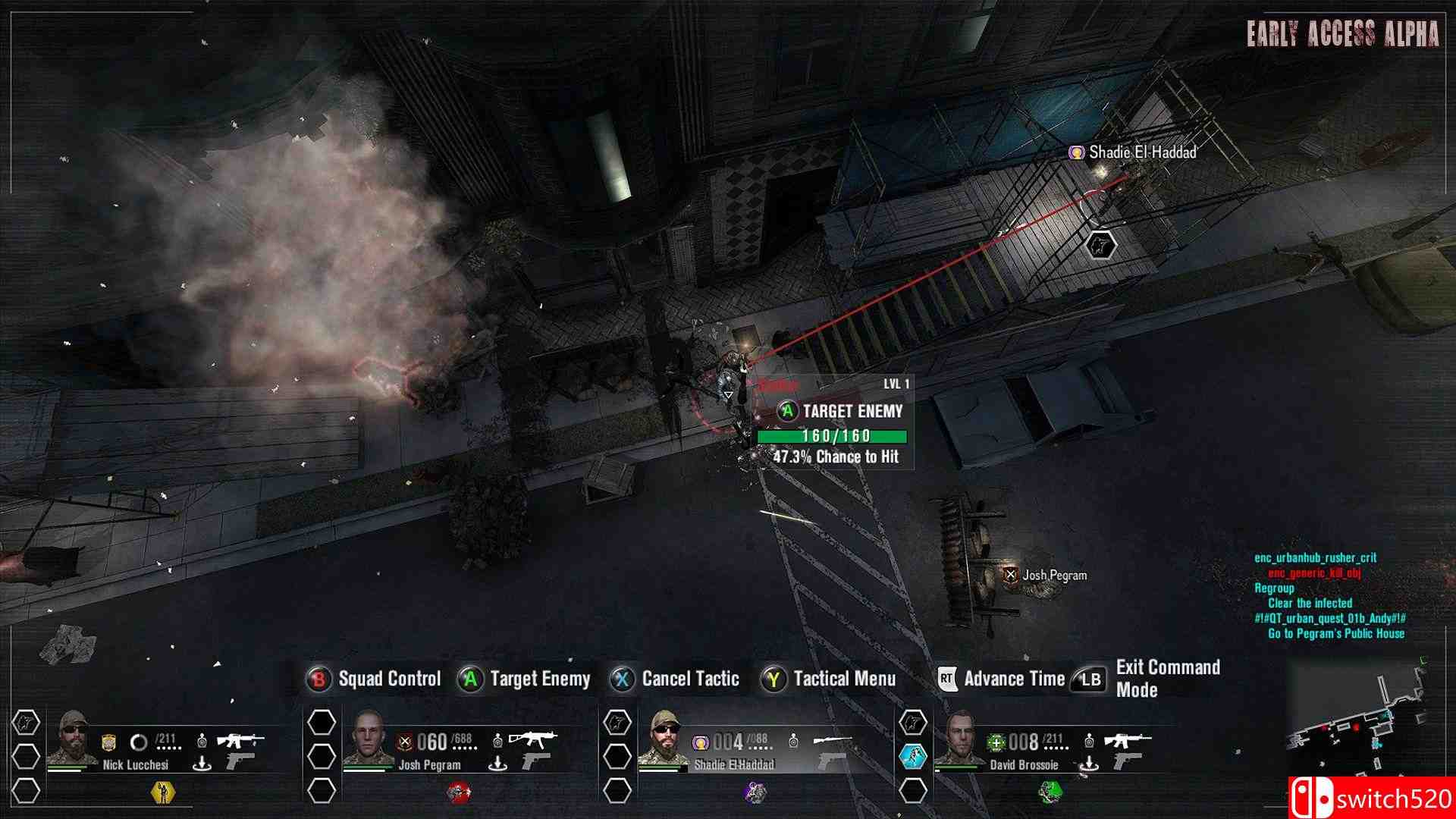
Task: Select David Brossoie's assault rifle
Action: [x=1128, y=739]
